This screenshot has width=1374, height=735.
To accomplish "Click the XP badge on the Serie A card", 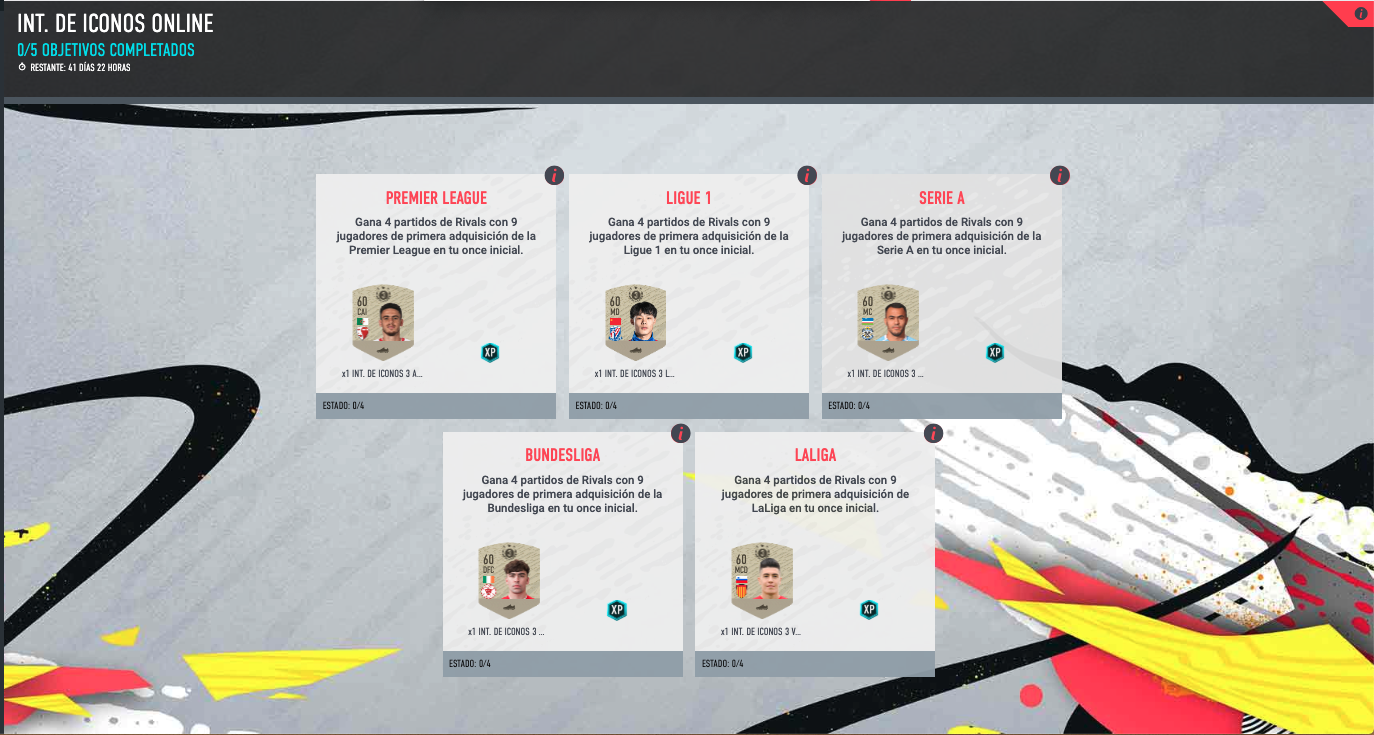I will [x=994, y=352].
